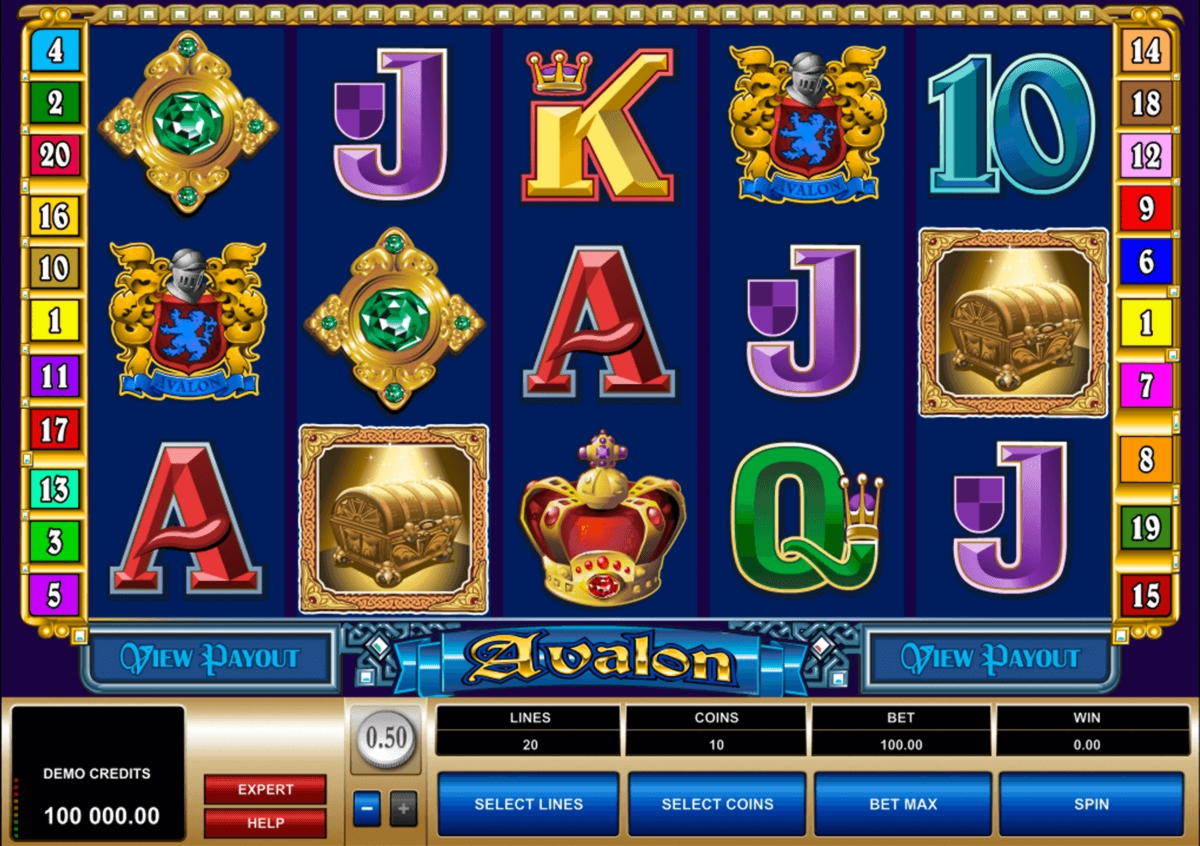1200x846 pixels.
Task: Spin the reels
Action: [x=1091, y=804]
